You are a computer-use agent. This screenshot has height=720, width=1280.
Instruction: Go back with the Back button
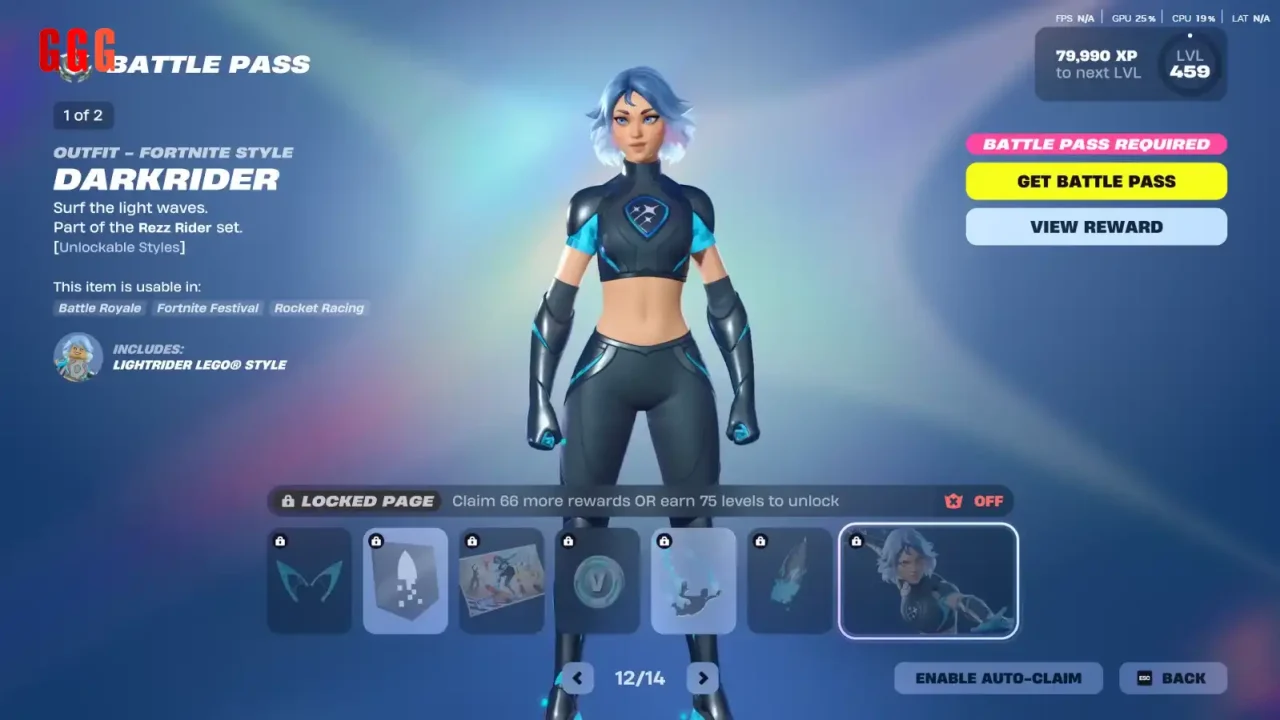click(x=1172, y=678)
